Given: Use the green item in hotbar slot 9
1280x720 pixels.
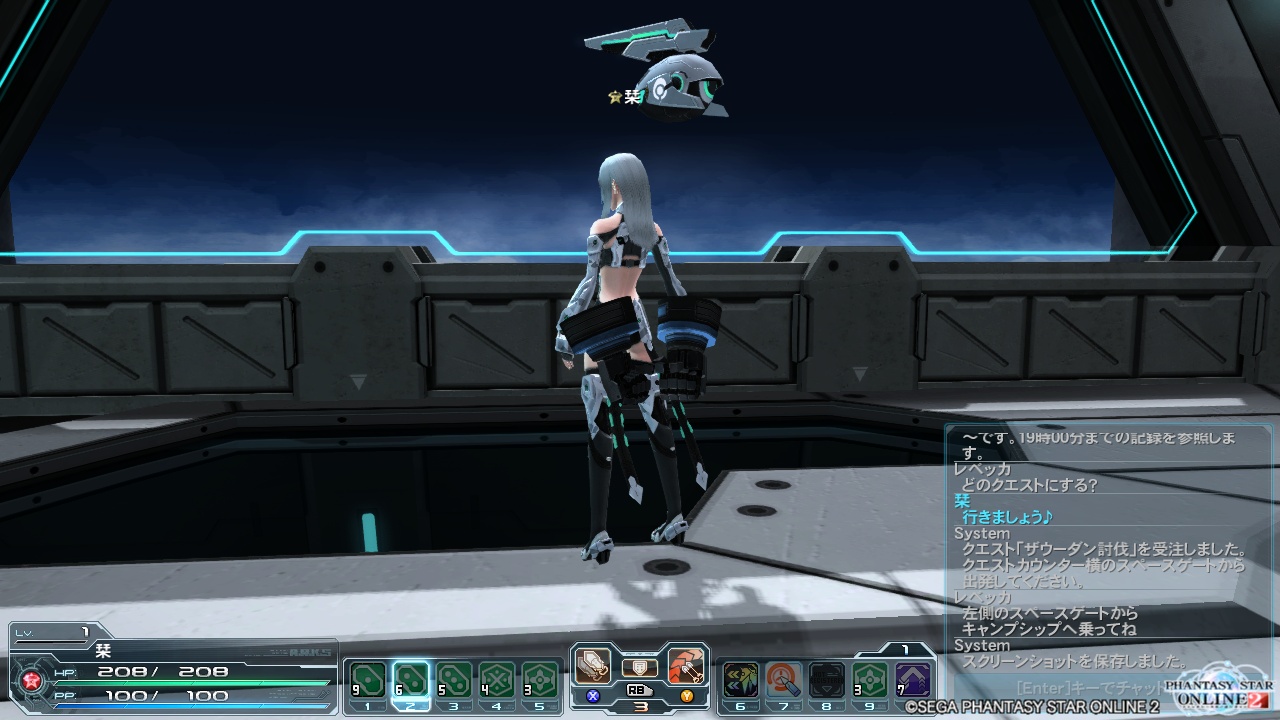Looking at the screenshot, I should tap(870, 681).
